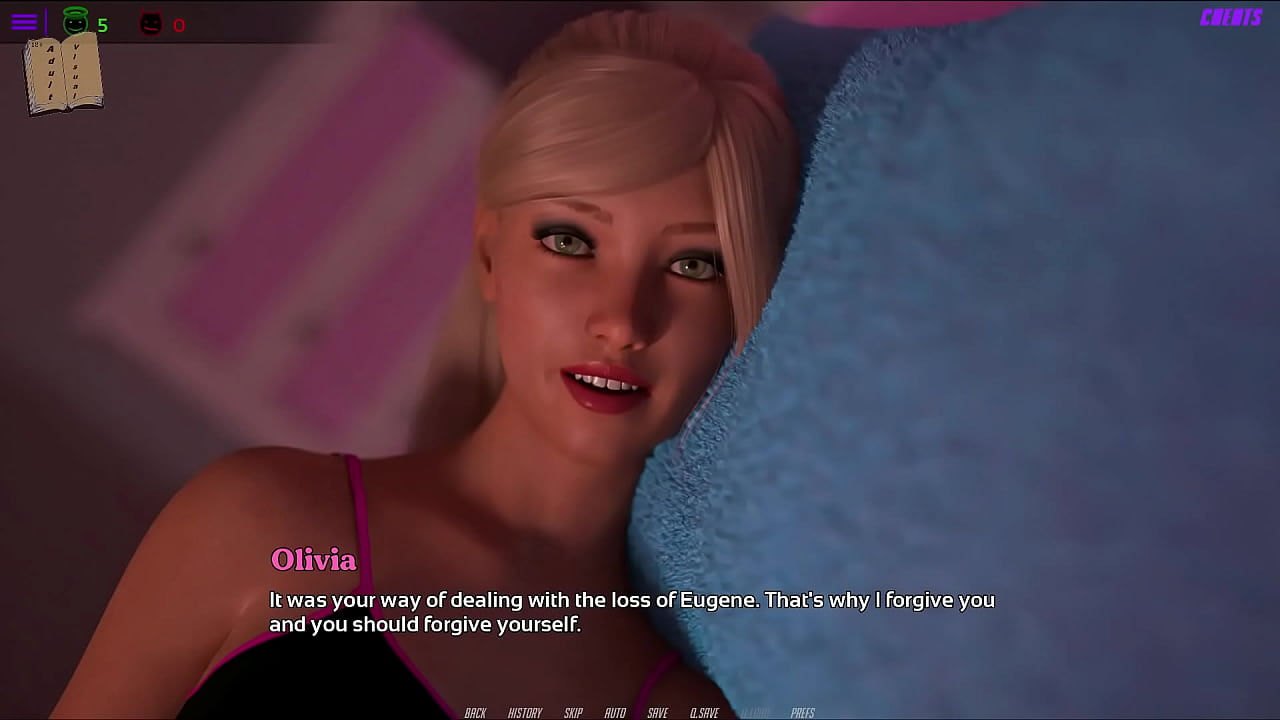Open the Save menu
The height and width of the screenshot is (720, 1280).
pos(657,713)
